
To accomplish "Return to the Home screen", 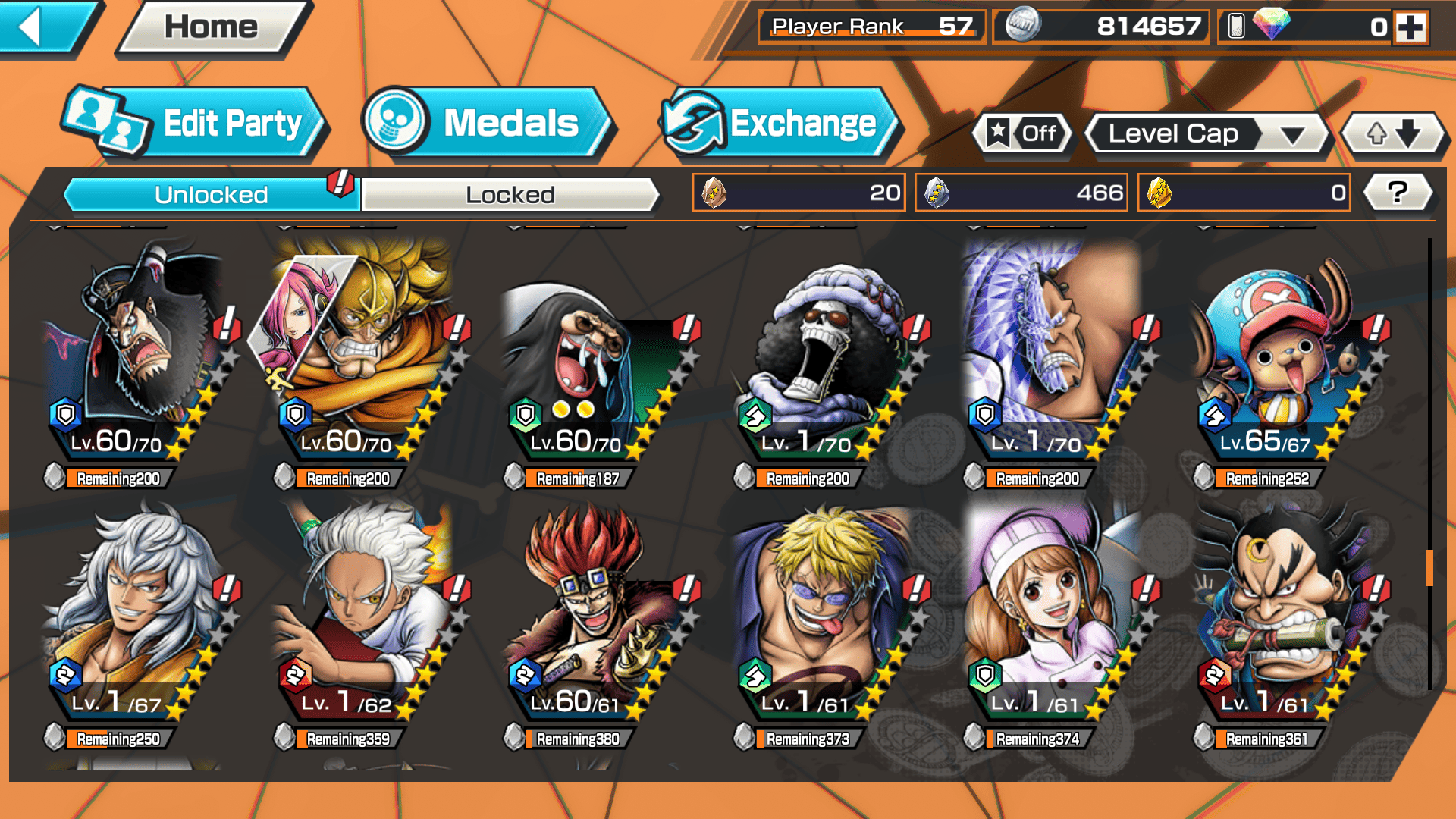I will [212, 27].
